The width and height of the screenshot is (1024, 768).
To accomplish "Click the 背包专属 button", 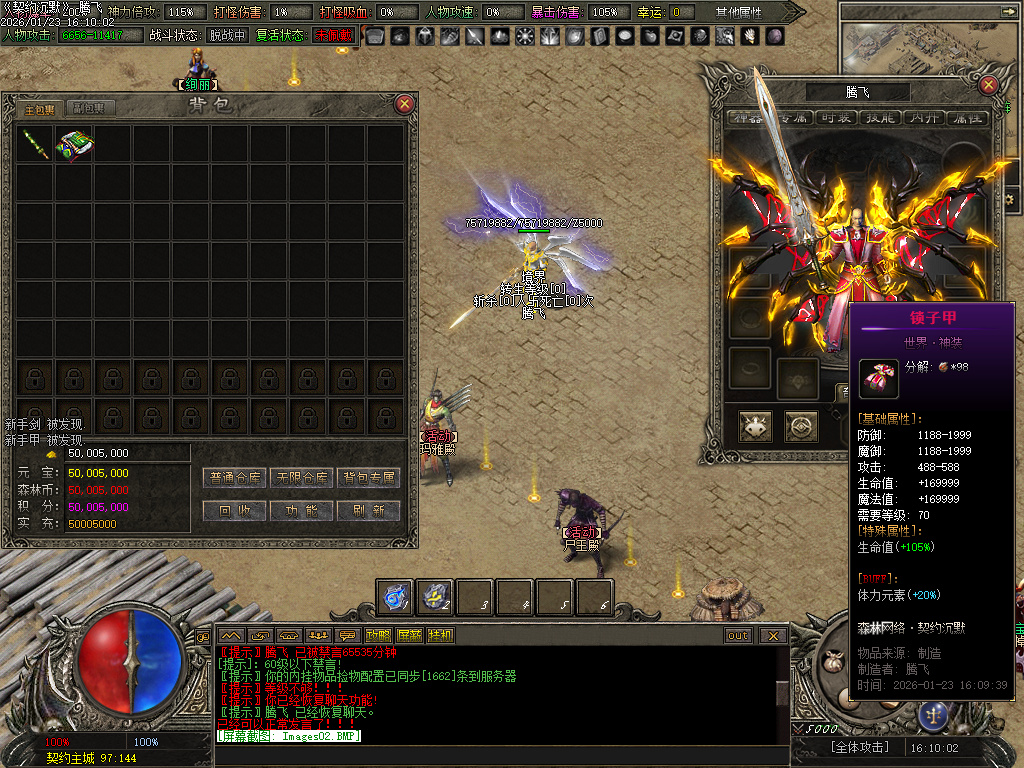I will point(369,478).
